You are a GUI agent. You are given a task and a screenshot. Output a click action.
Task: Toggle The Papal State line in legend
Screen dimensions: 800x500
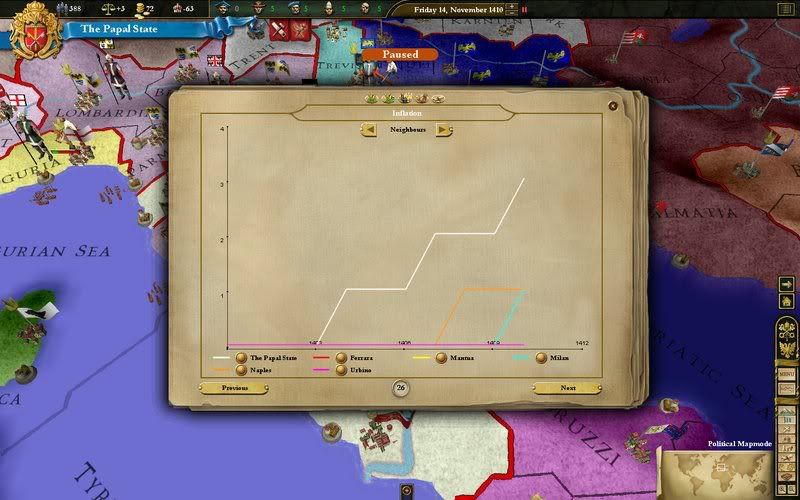(x=241, y=357)
